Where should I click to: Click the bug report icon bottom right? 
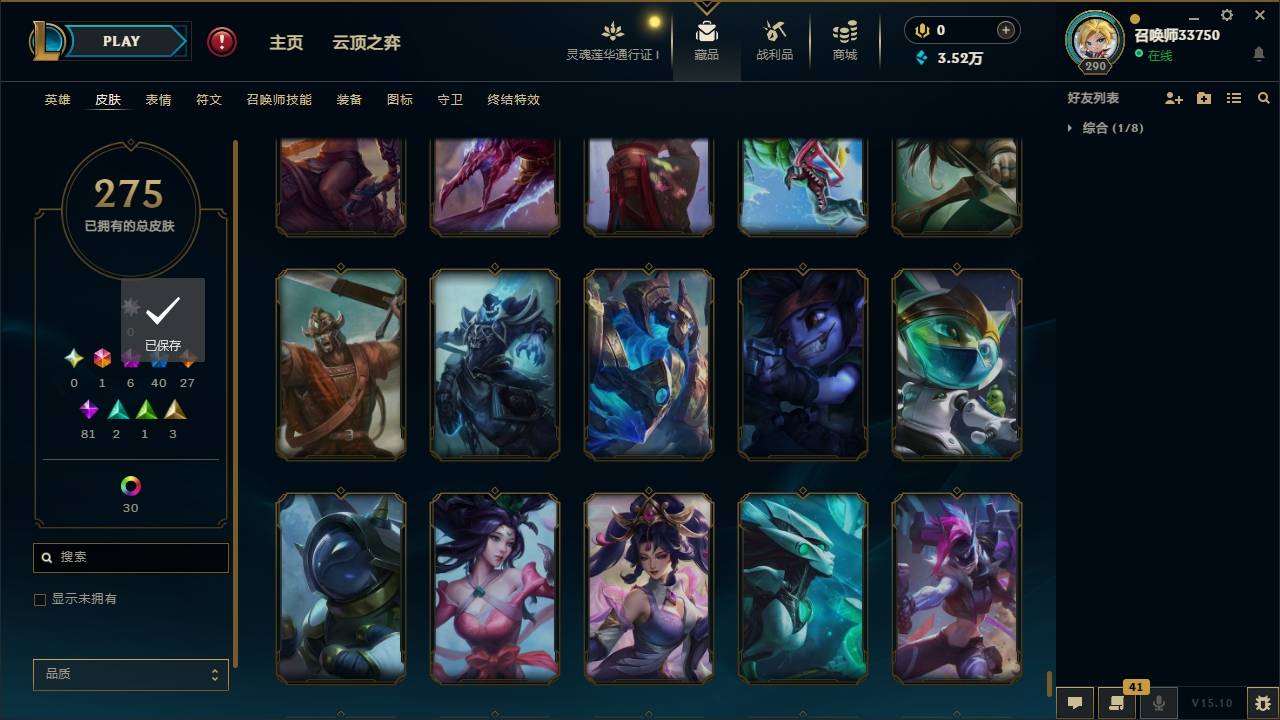pyautogui.click(x=1257, y=703)
